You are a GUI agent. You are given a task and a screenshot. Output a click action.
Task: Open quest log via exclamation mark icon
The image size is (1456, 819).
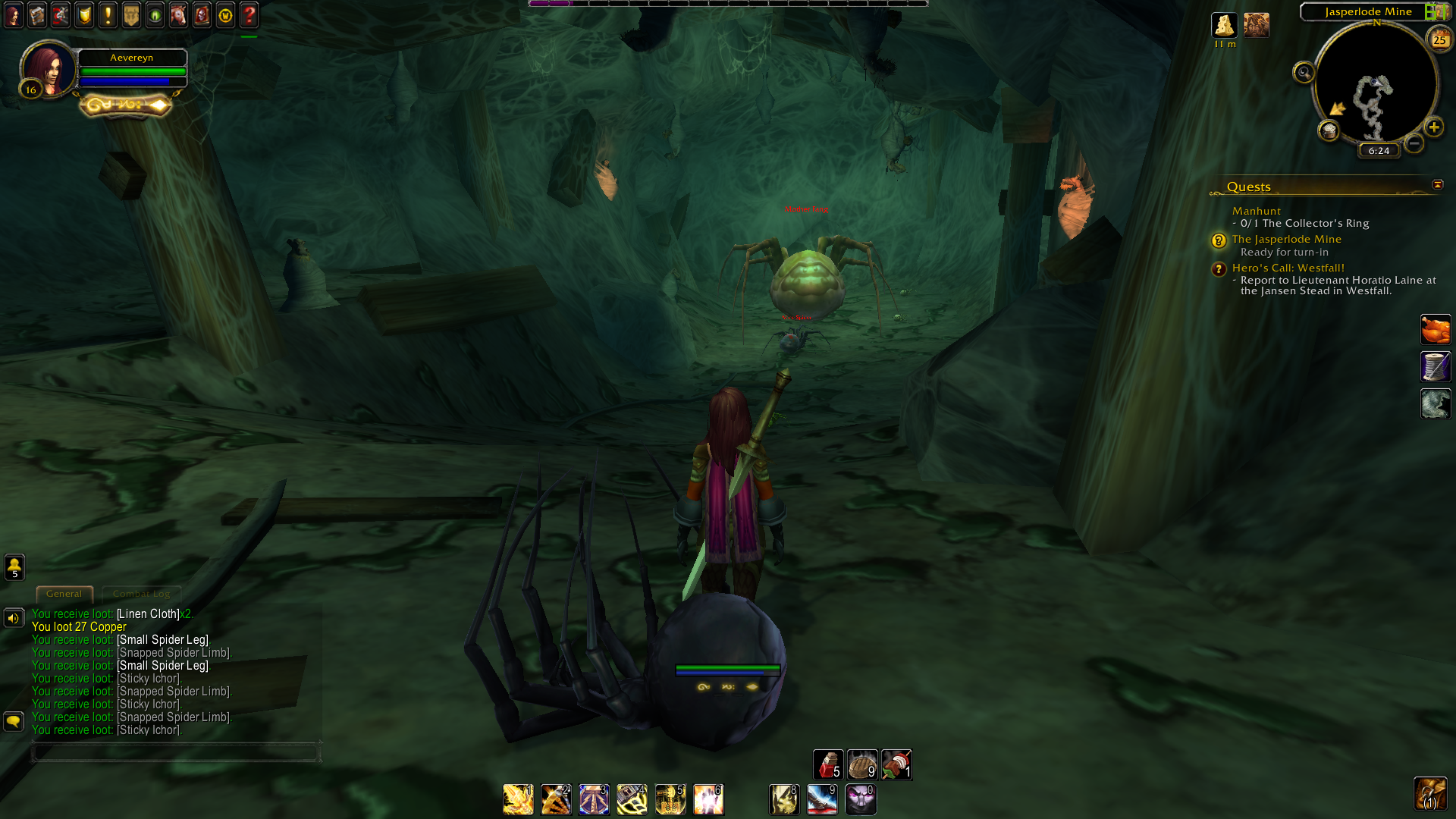[x=108, y=14]
